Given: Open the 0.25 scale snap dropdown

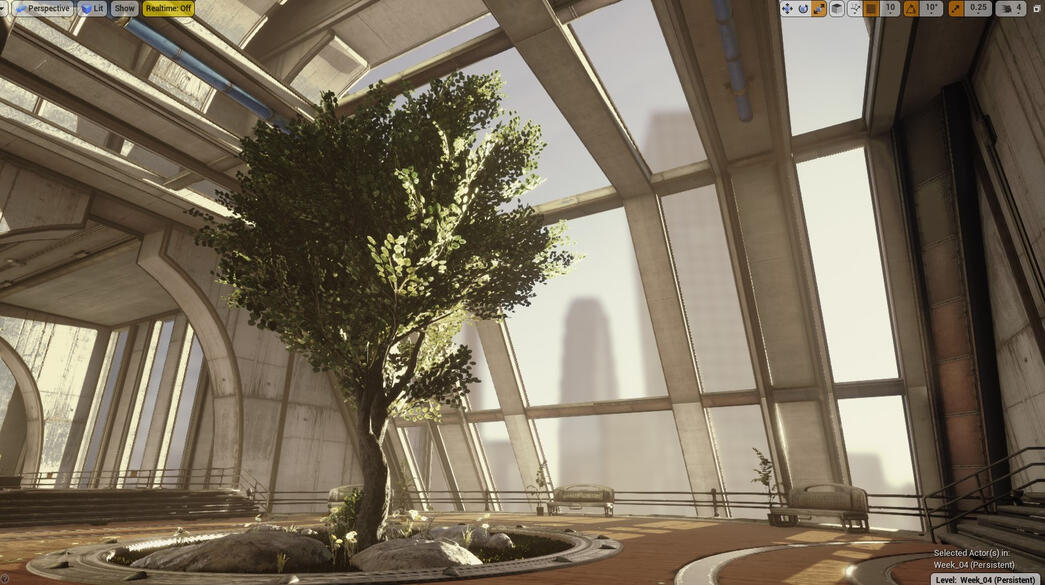Looking at the screenshot, I should (x=979, y=8).
